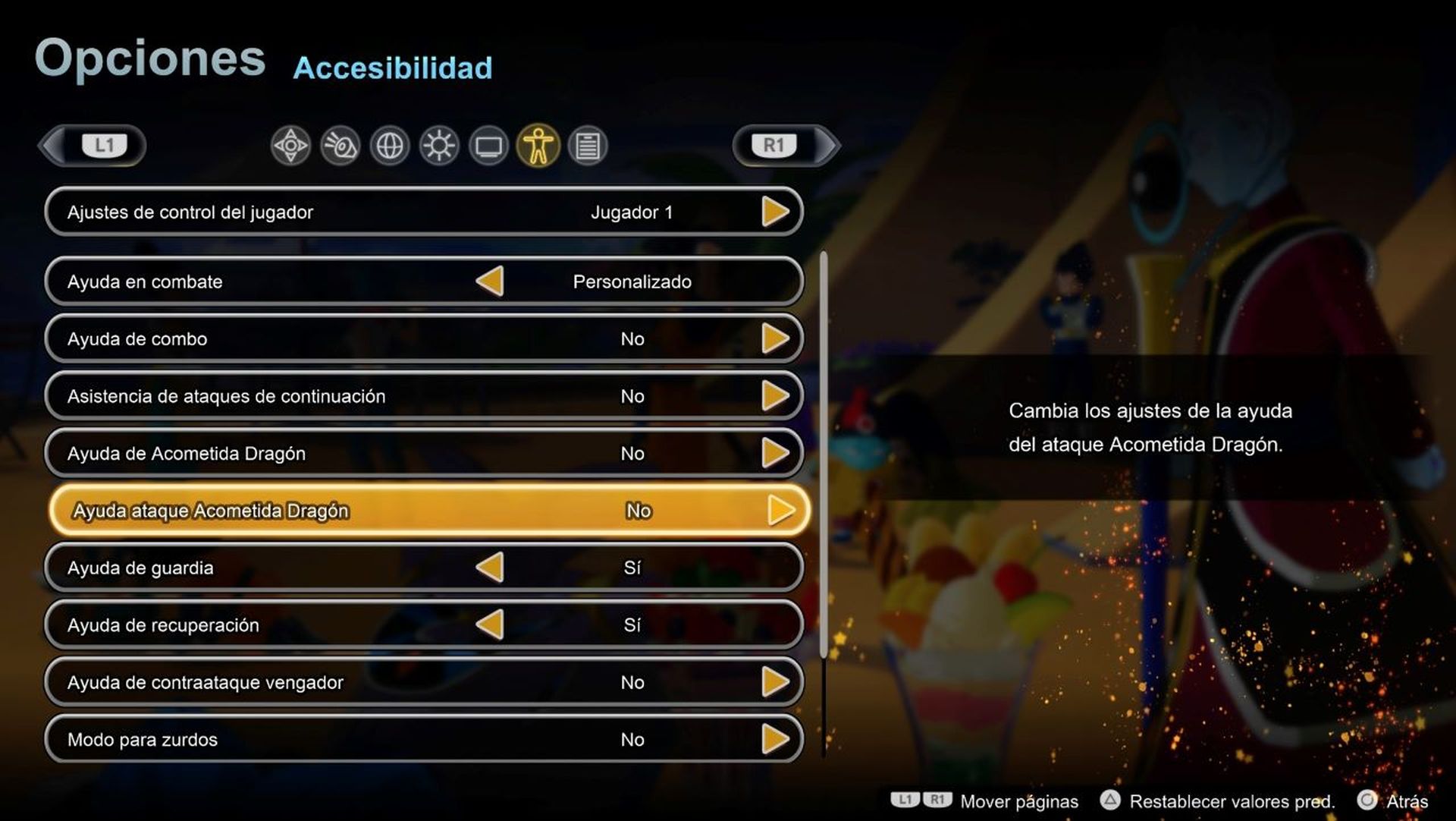Toggle Ayuda de combo to Sí
1456x821 pixels.
(x=777, y=339)
